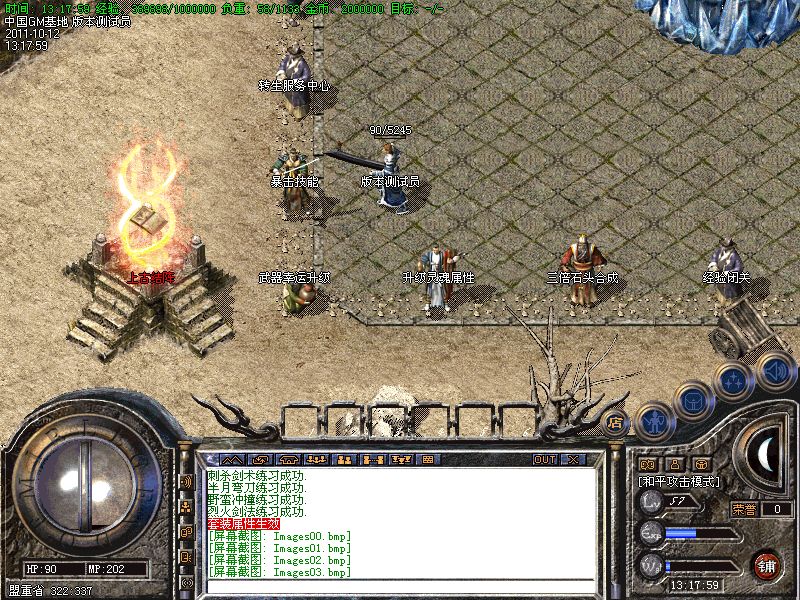This screenshot has height=600, width=800.
Task: Open the skills sparkle round button
Action: (x=733, y=381)
